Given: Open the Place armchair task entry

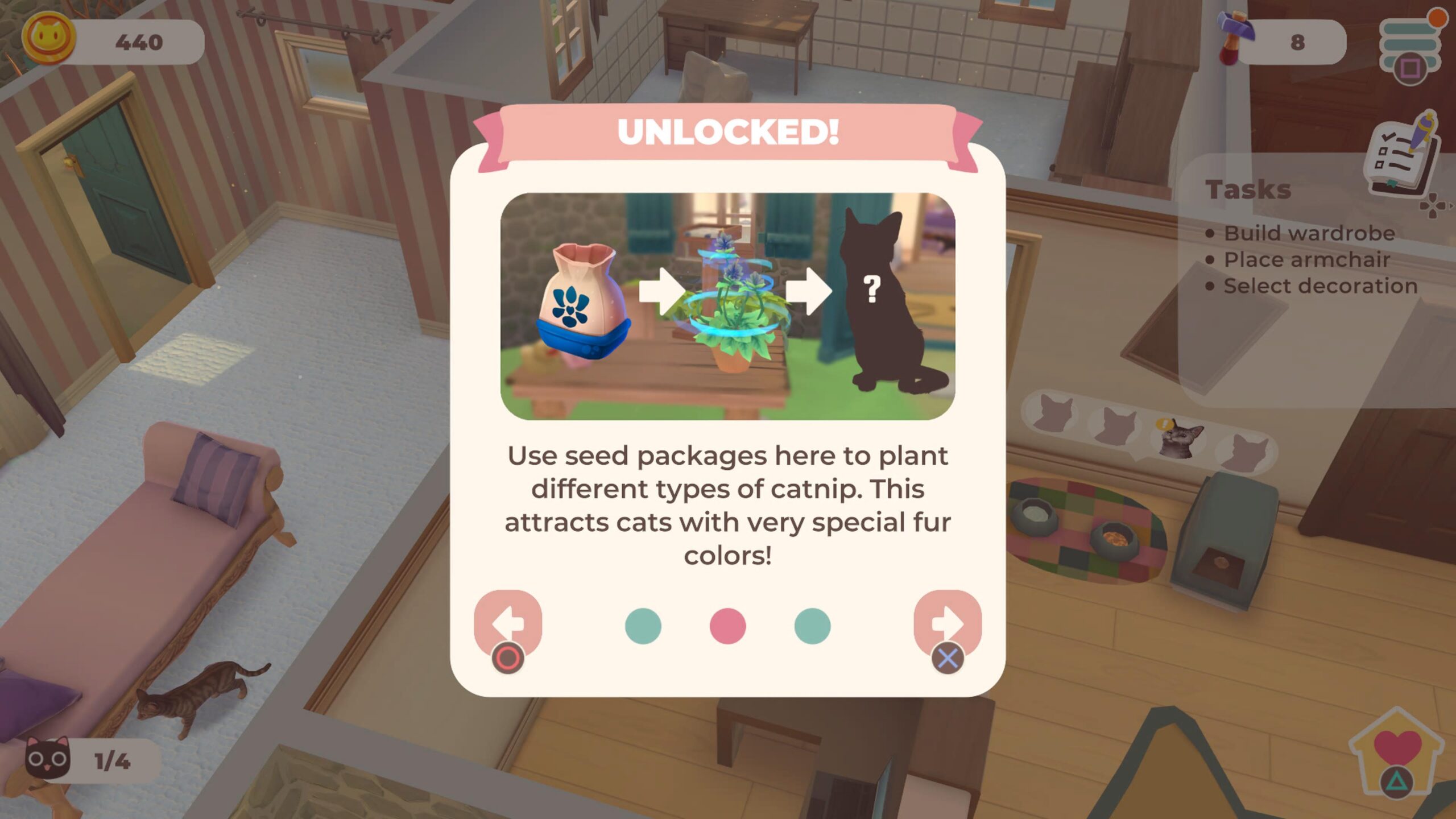Looking at the screenshot, I should [1306, 260].
